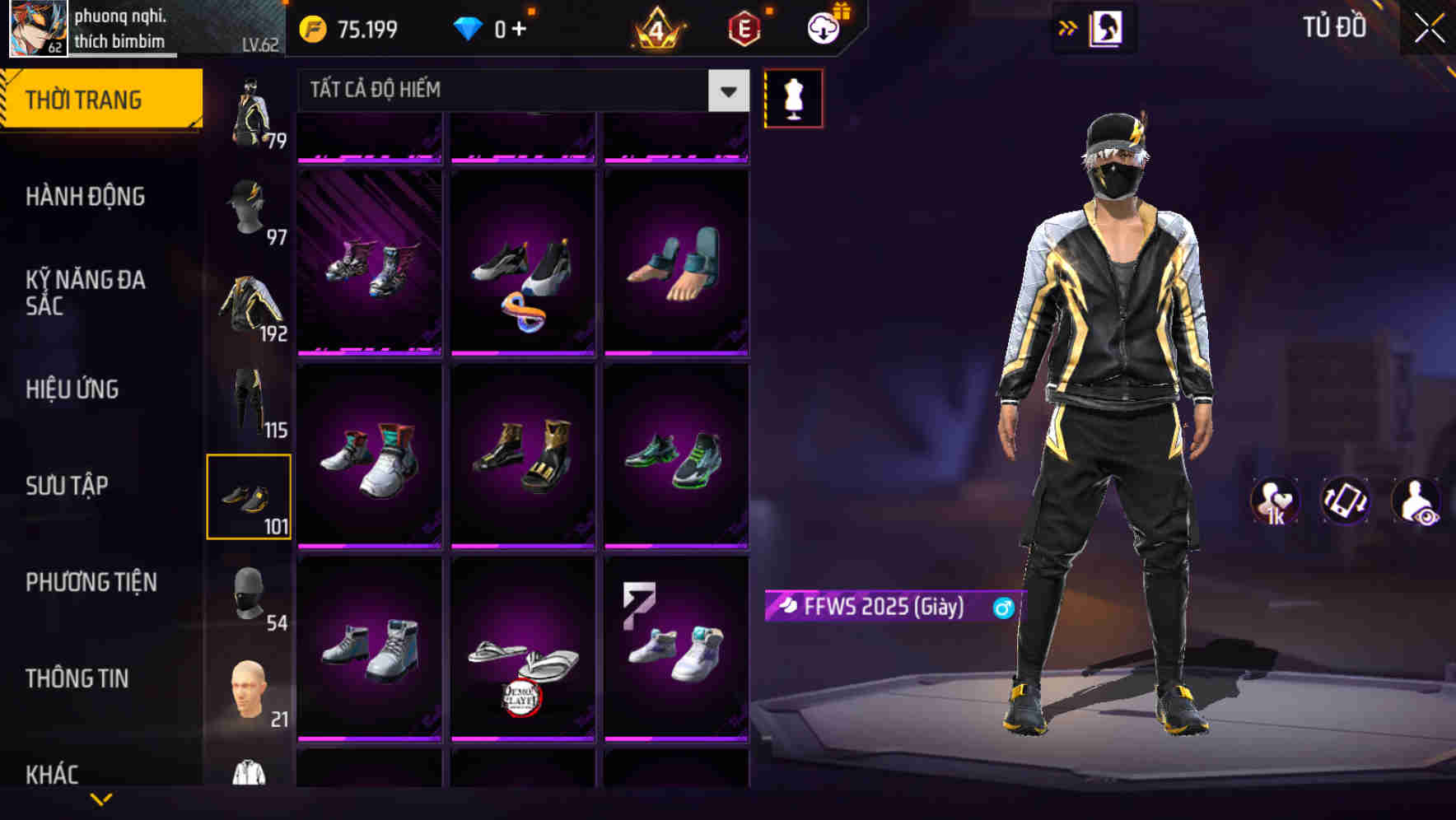The image size is (1456, 820).
Task: Open the SƯU TẬP tab
Action: [x=69, y=486]
